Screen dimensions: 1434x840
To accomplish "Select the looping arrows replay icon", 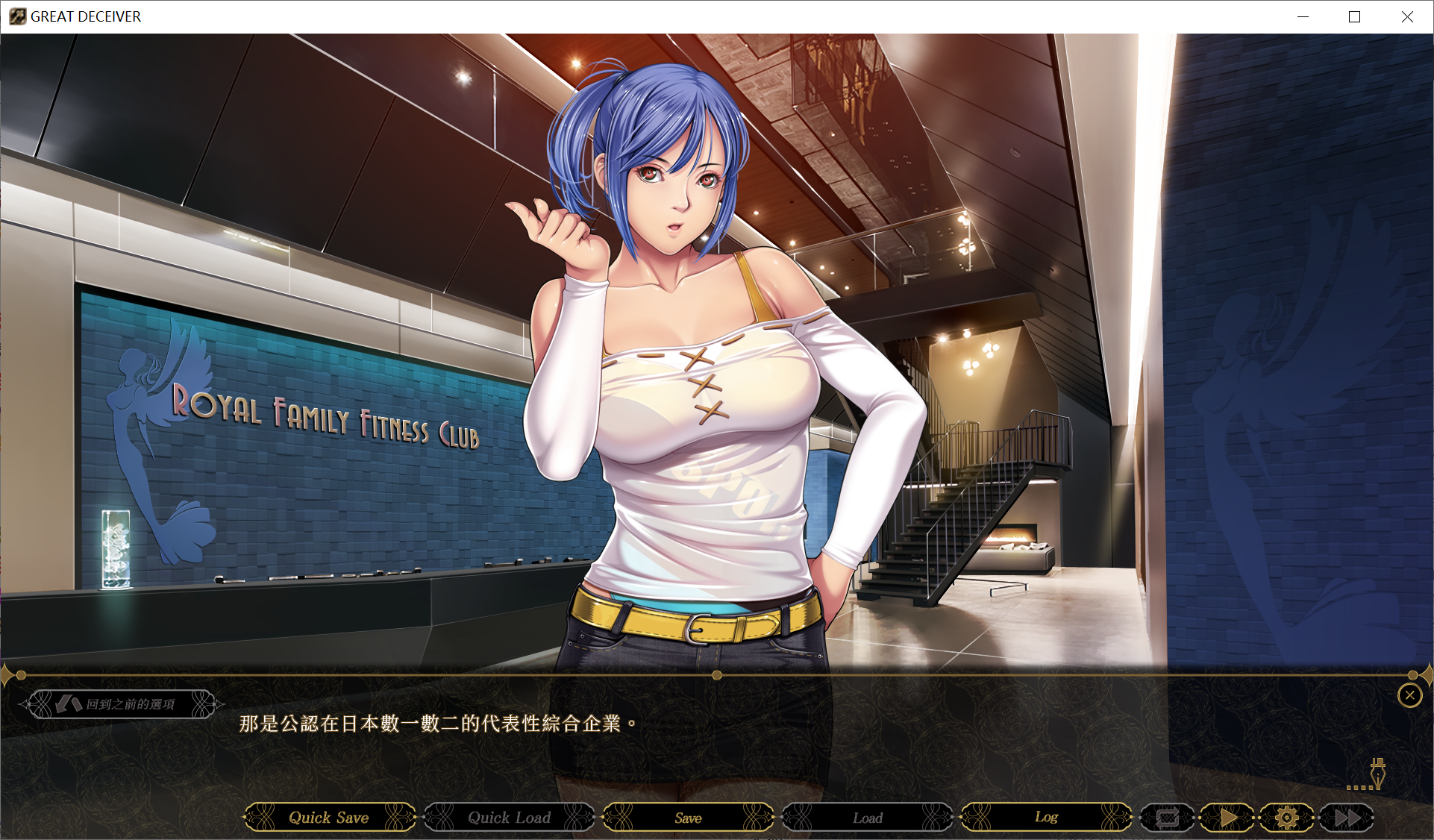I will pos(1168,818).
